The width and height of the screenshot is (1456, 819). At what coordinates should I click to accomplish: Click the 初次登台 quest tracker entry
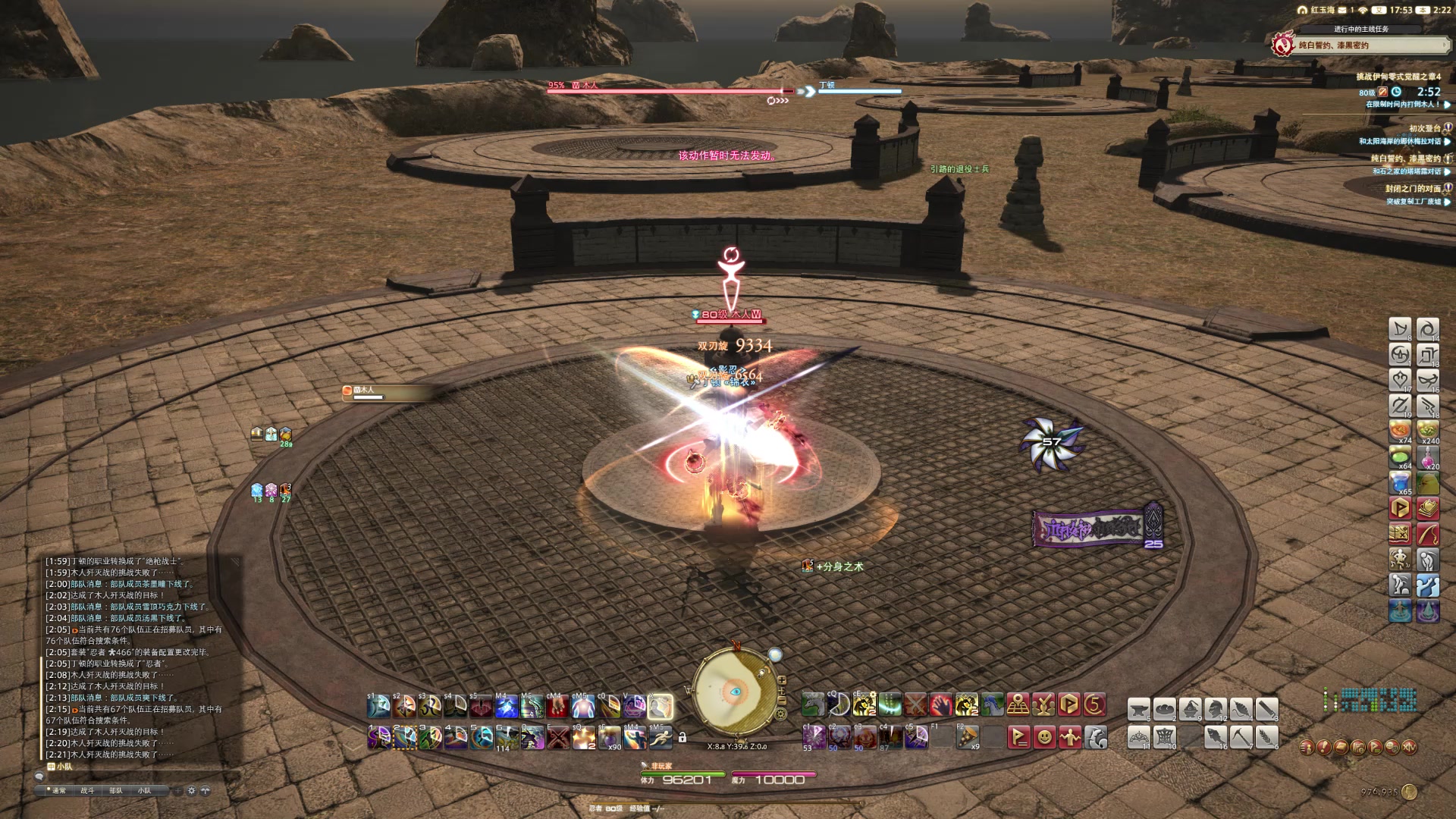1424,128
